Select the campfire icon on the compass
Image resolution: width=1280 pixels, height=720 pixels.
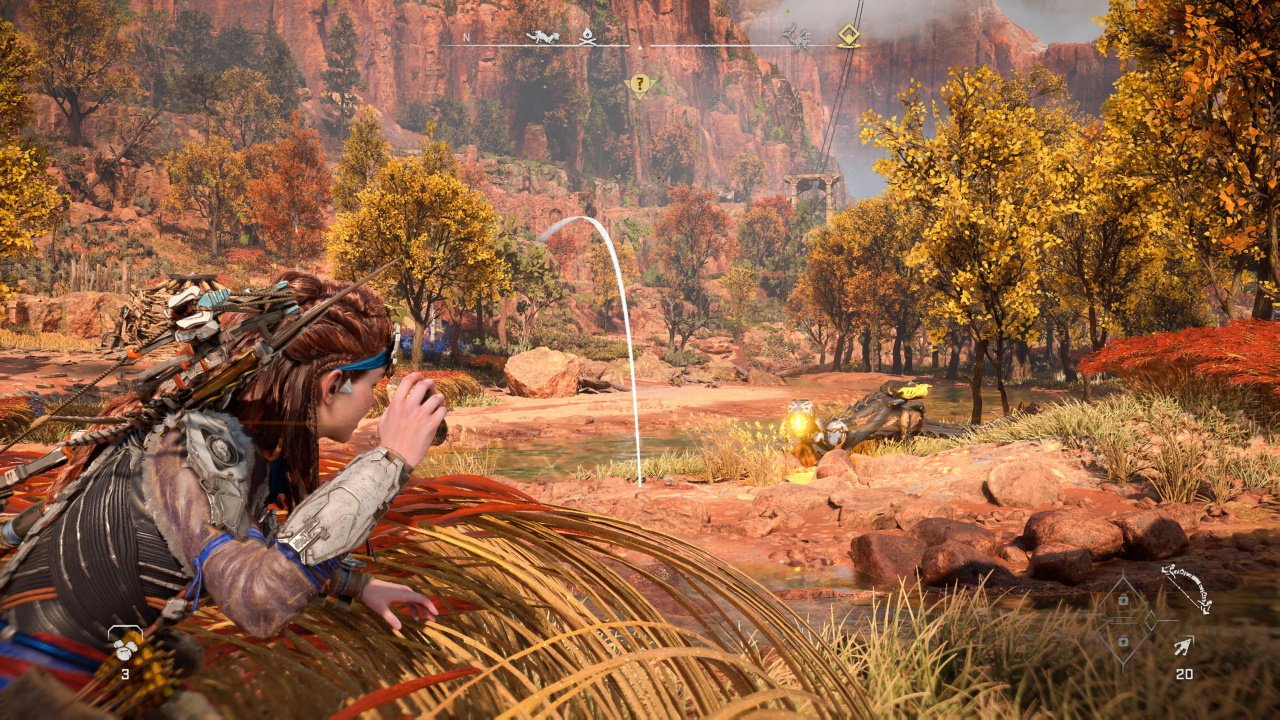tap(588, 36)
